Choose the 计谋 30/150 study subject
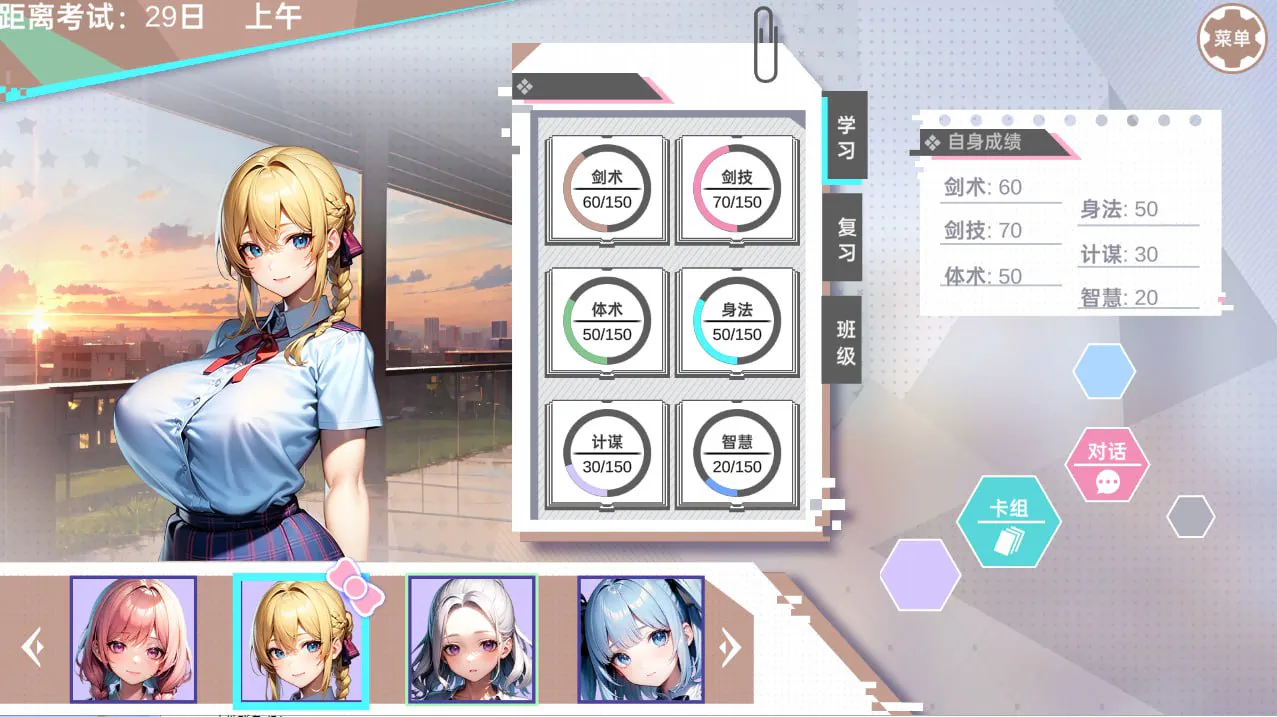This screenshot has width=1277, height=717. (x=607, y=455)
